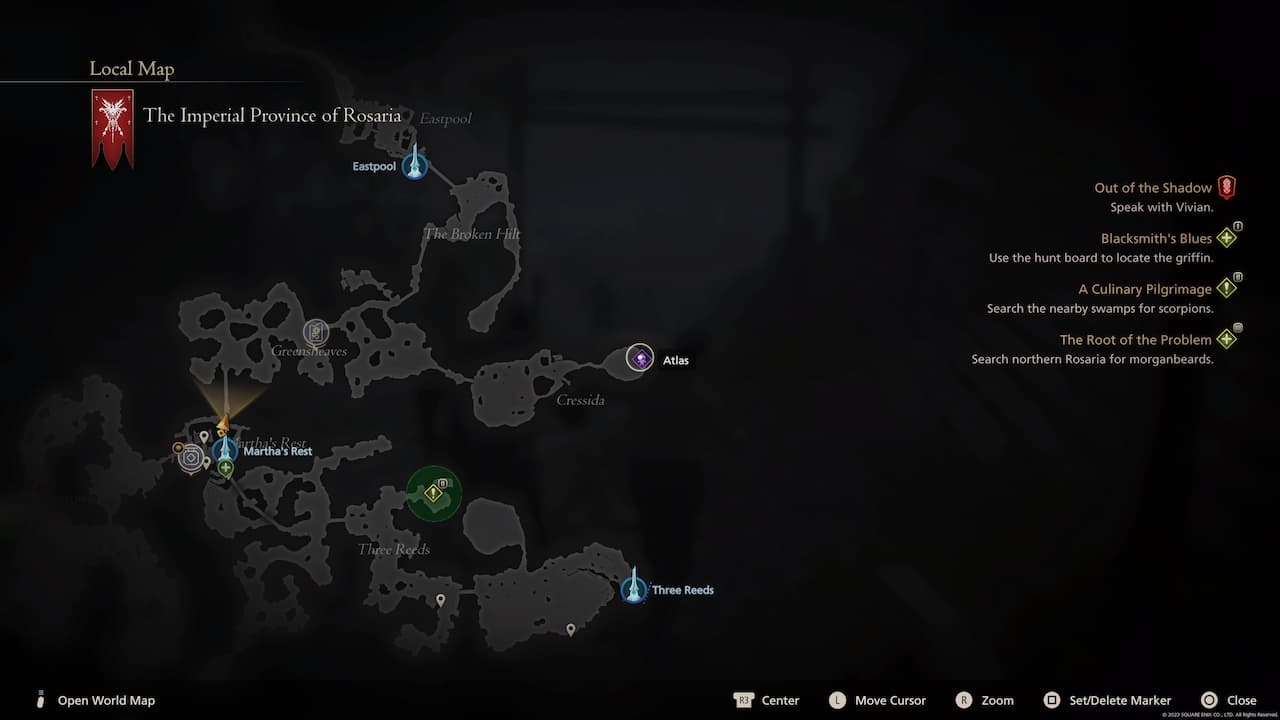Image resolution: width=1280 pixels, height=720 pixels.
Task: Click the green circular hunt area above Three Reeds
Action: pyautogui.click(x=434, y=493)
